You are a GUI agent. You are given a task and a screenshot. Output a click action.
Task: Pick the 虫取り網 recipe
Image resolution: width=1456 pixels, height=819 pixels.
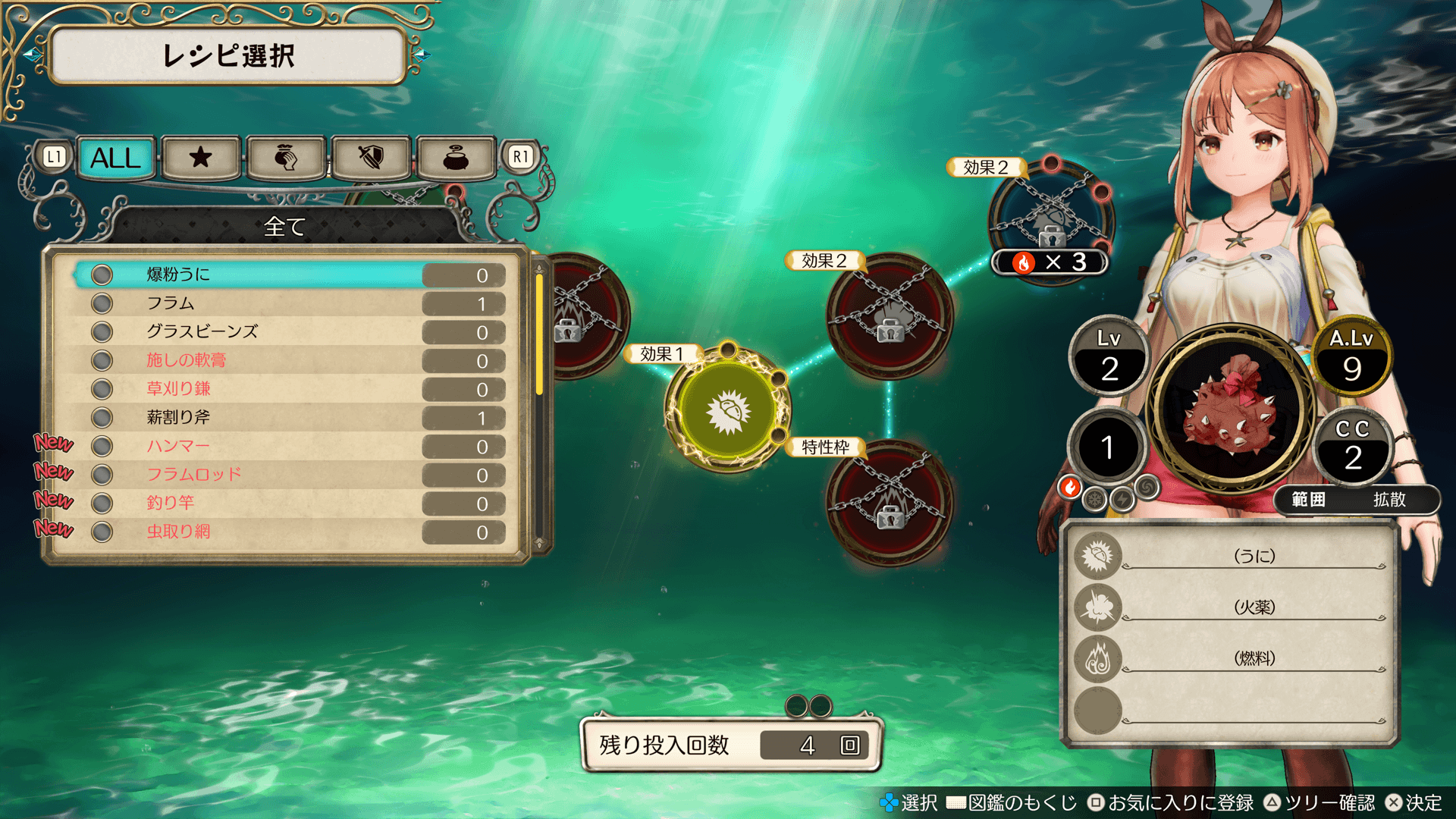point(288,532)
